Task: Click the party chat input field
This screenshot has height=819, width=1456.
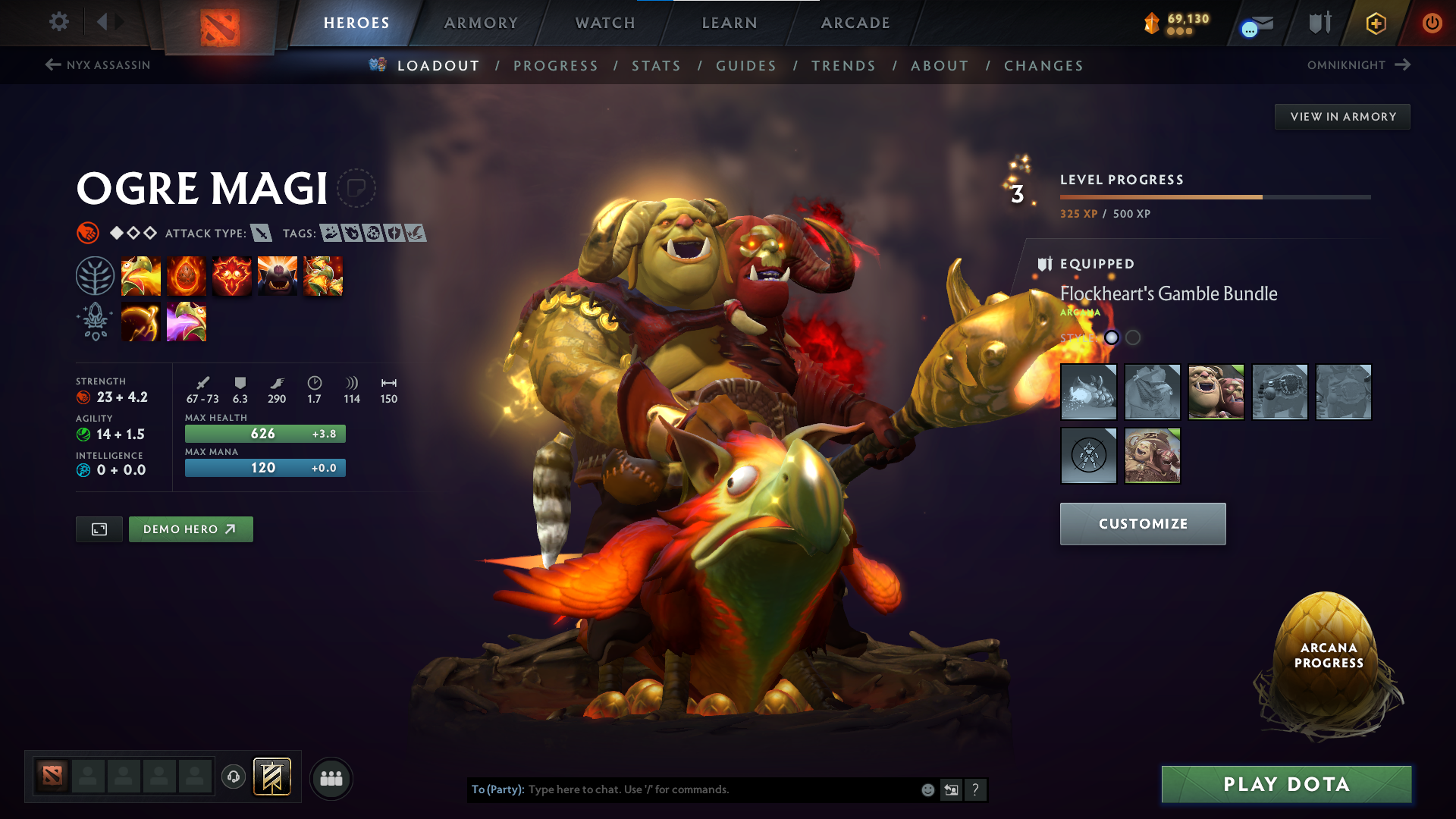Action: coord(720,789)
